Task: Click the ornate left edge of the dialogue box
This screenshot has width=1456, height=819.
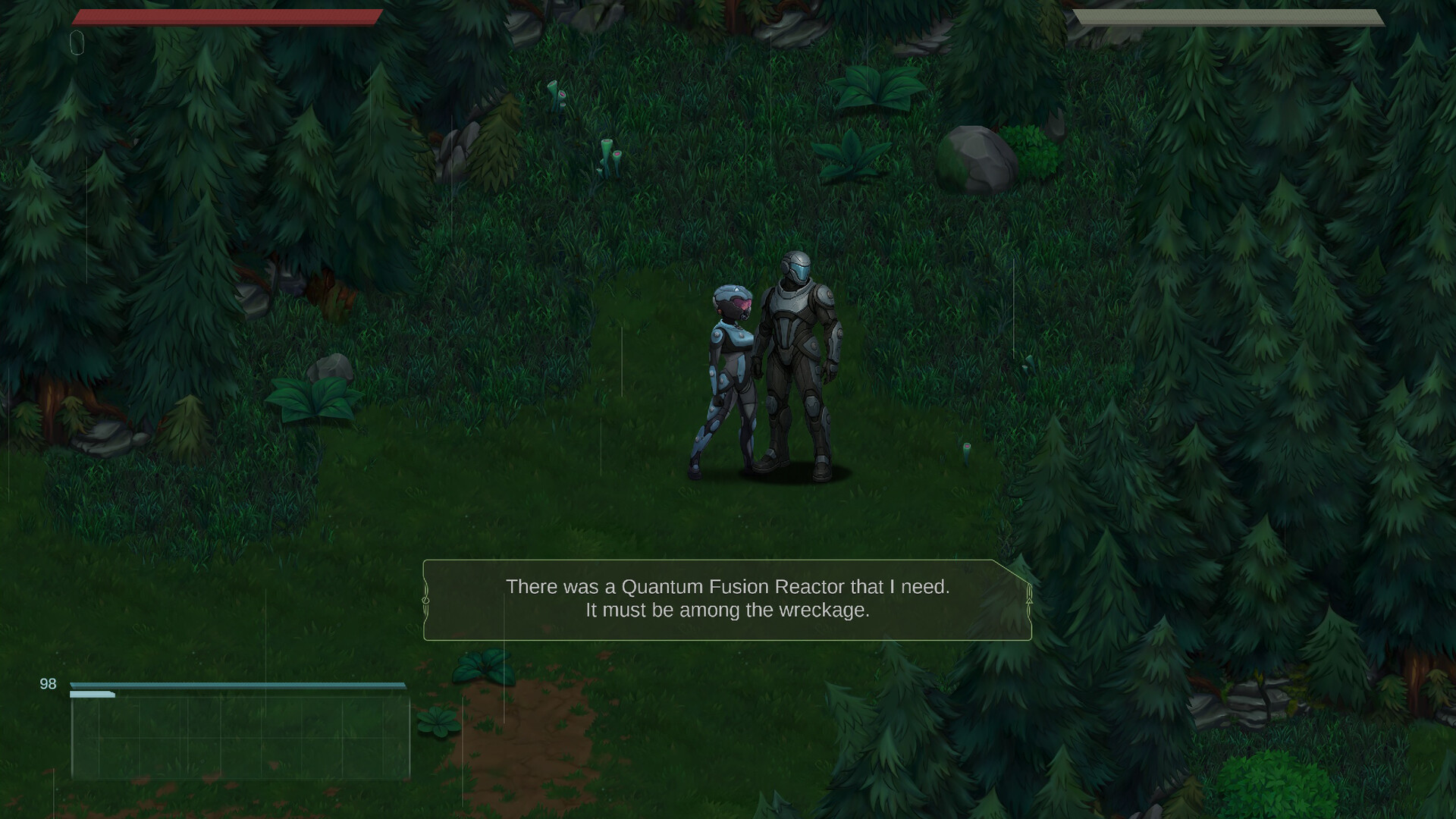Action: 426,599
